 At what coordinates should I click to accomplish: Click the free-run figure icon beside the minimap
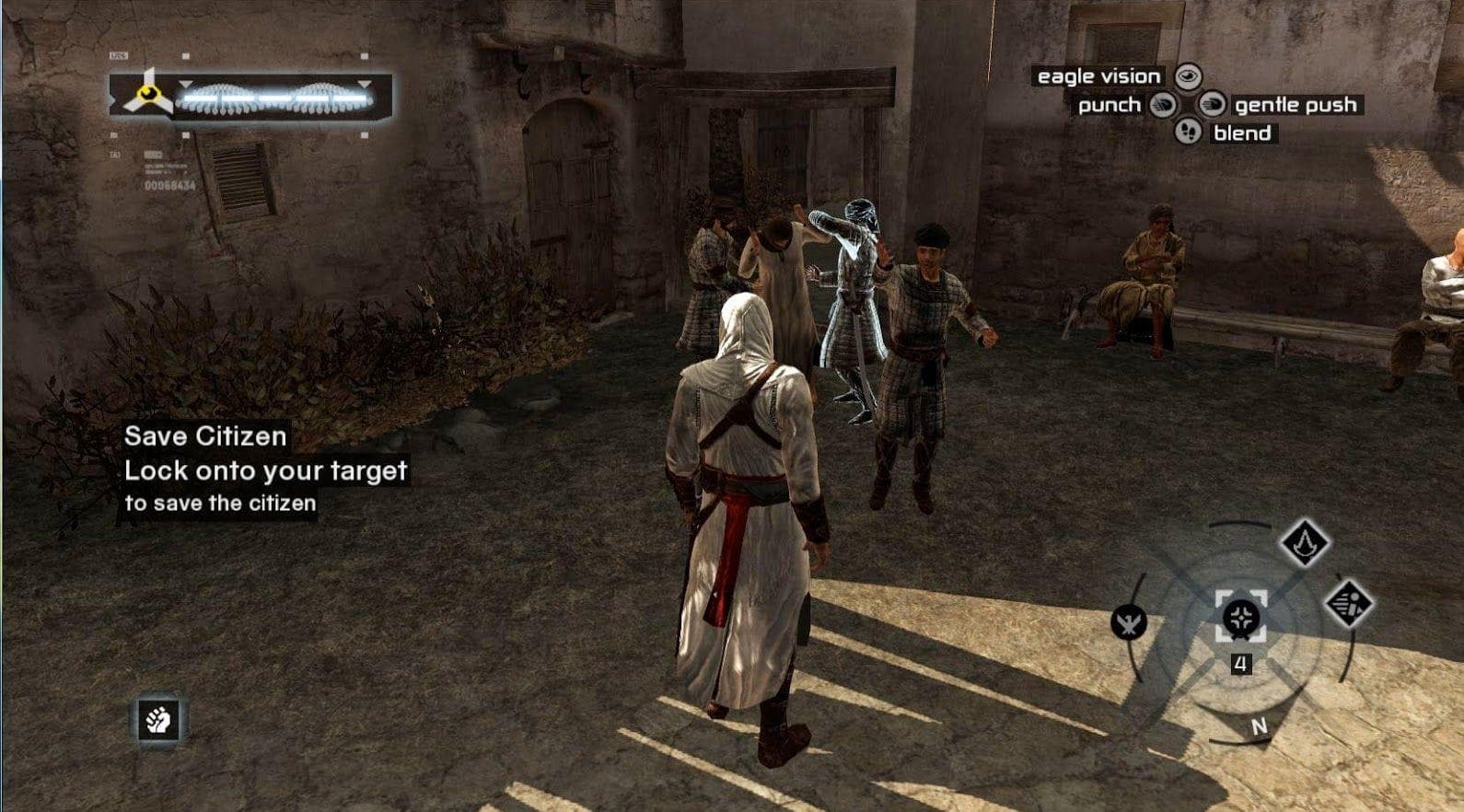click(x=1348, y=603)
